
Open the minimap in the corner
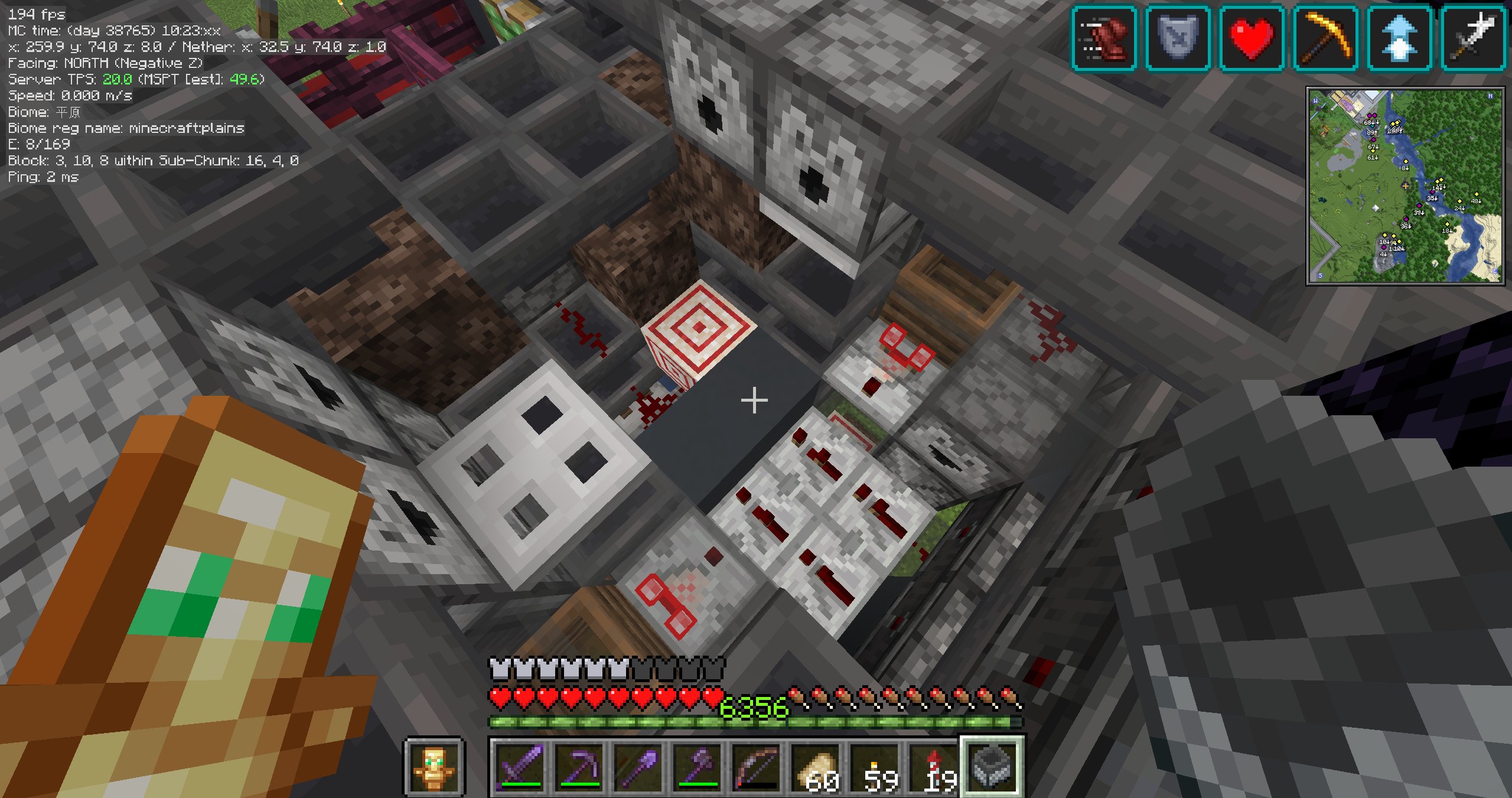[x=1405, y=186]
